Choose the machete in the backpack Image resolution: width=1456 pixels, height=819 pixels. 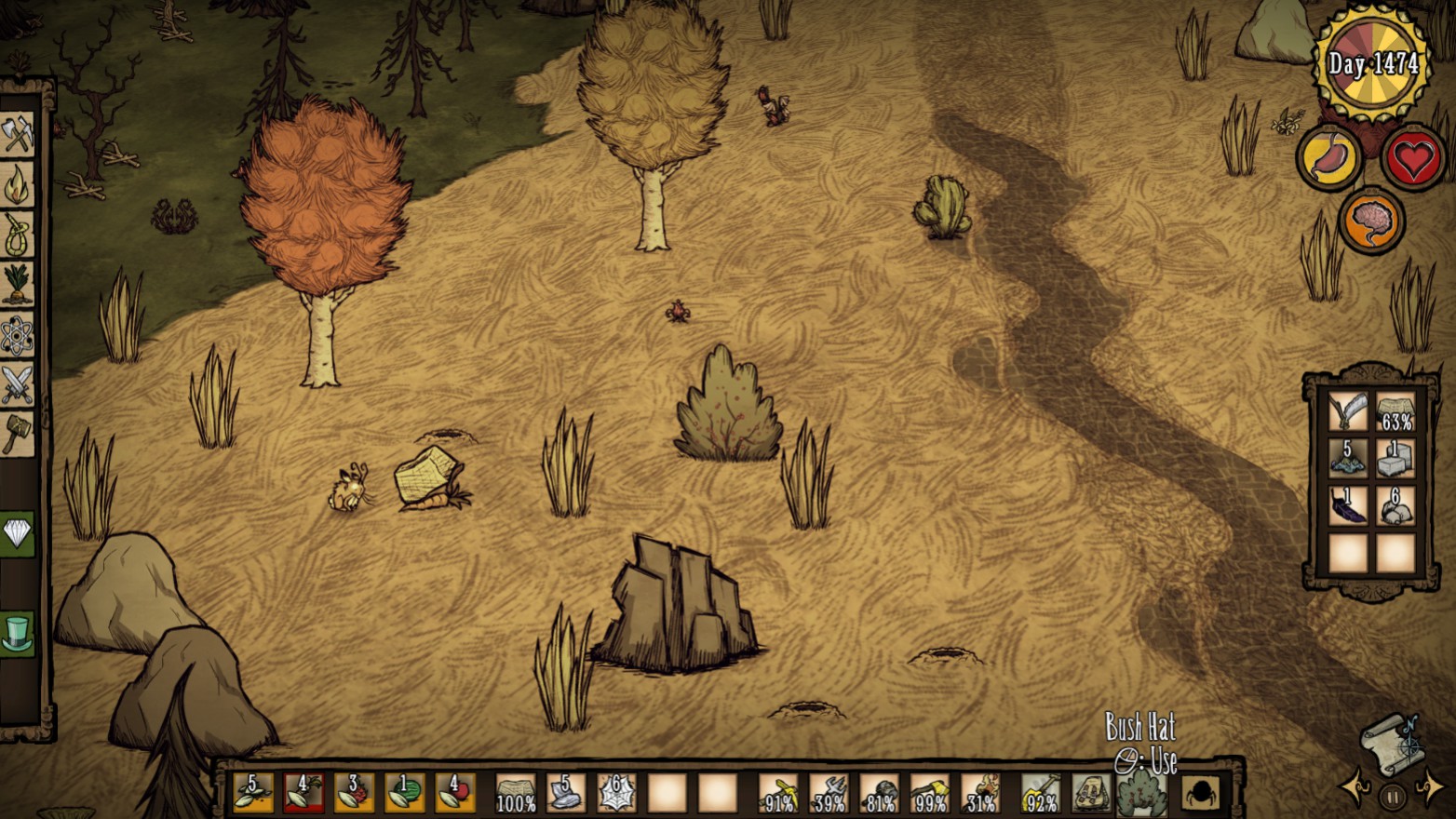coord(1347,410)
